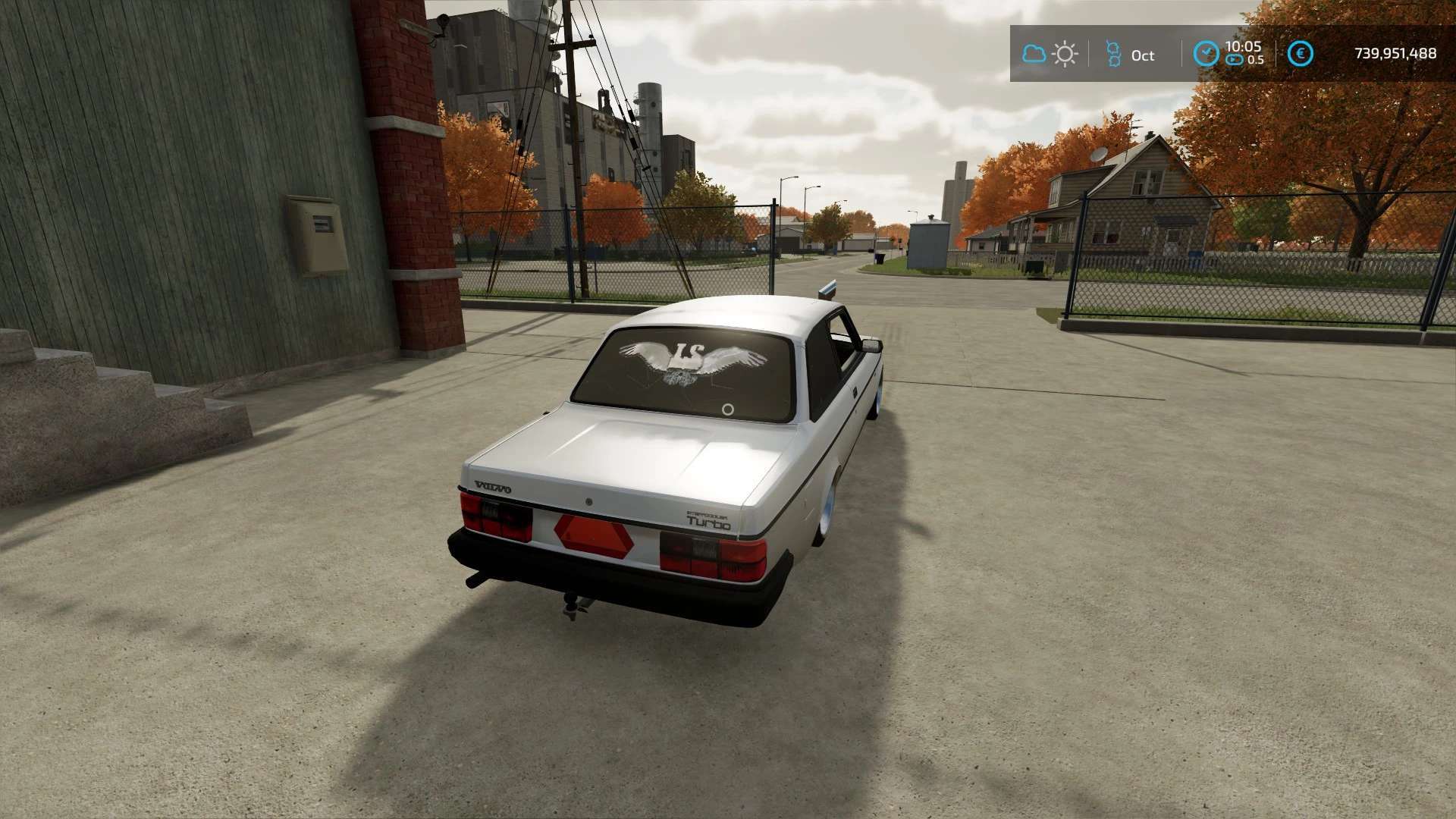Screen dimensions: 1456x819
Task: Select the season icon beside Oct
Action: pos(1112,54)
